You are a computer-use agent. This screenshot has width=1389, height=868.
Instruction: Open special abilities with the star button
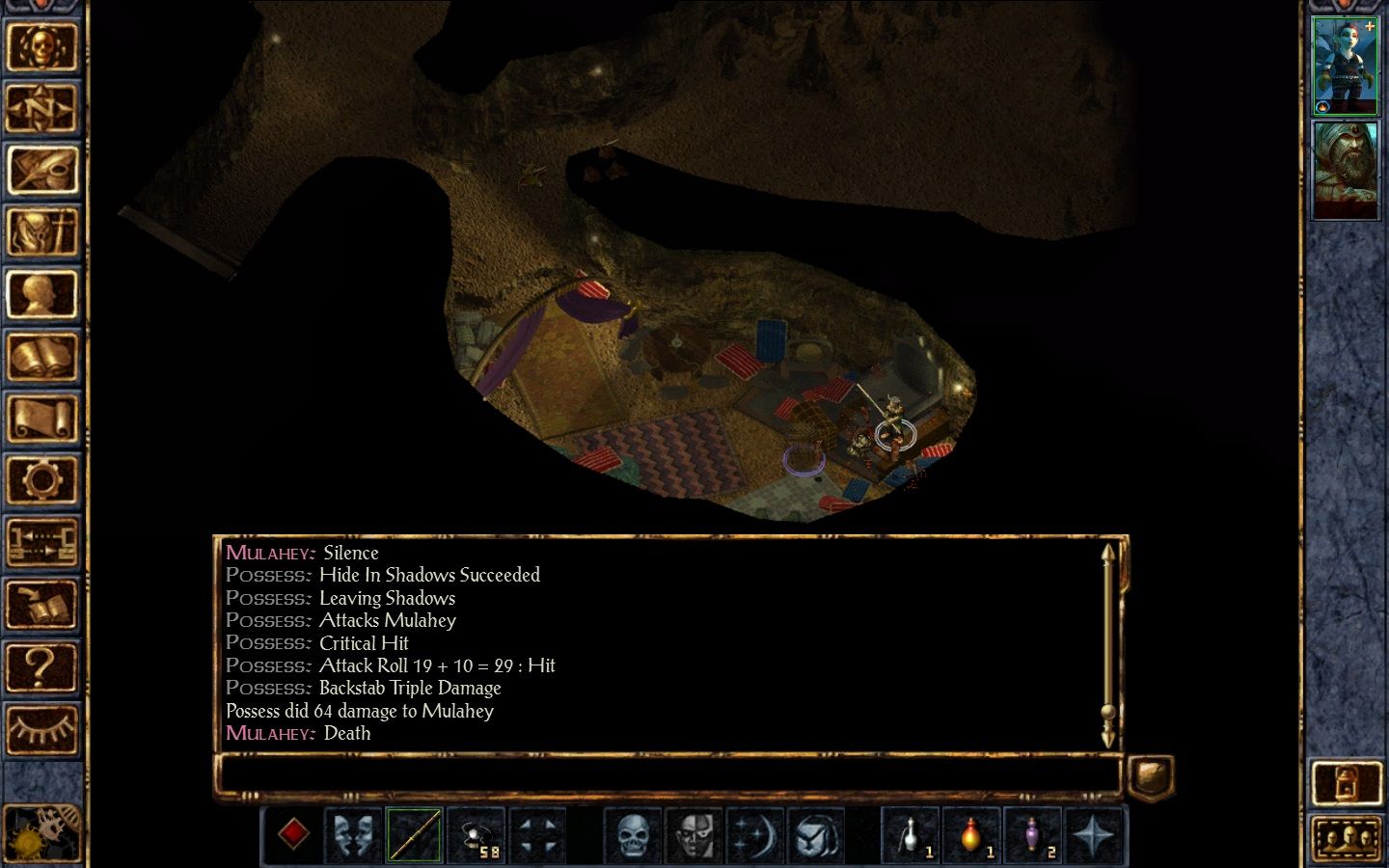click(x=1094, y=835)
